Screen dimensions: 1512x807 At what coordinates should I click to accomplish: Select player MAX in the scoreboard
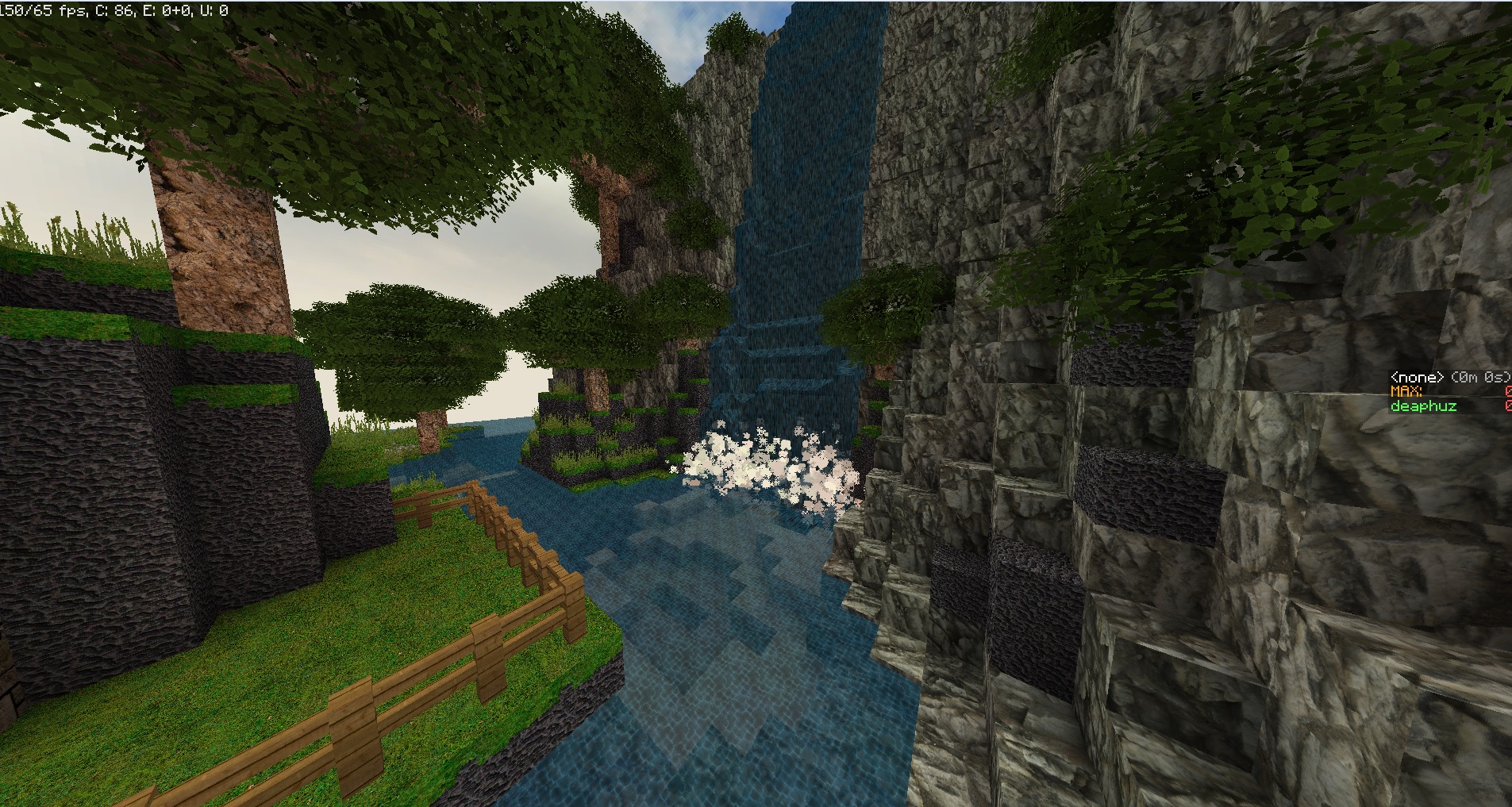1406,391
